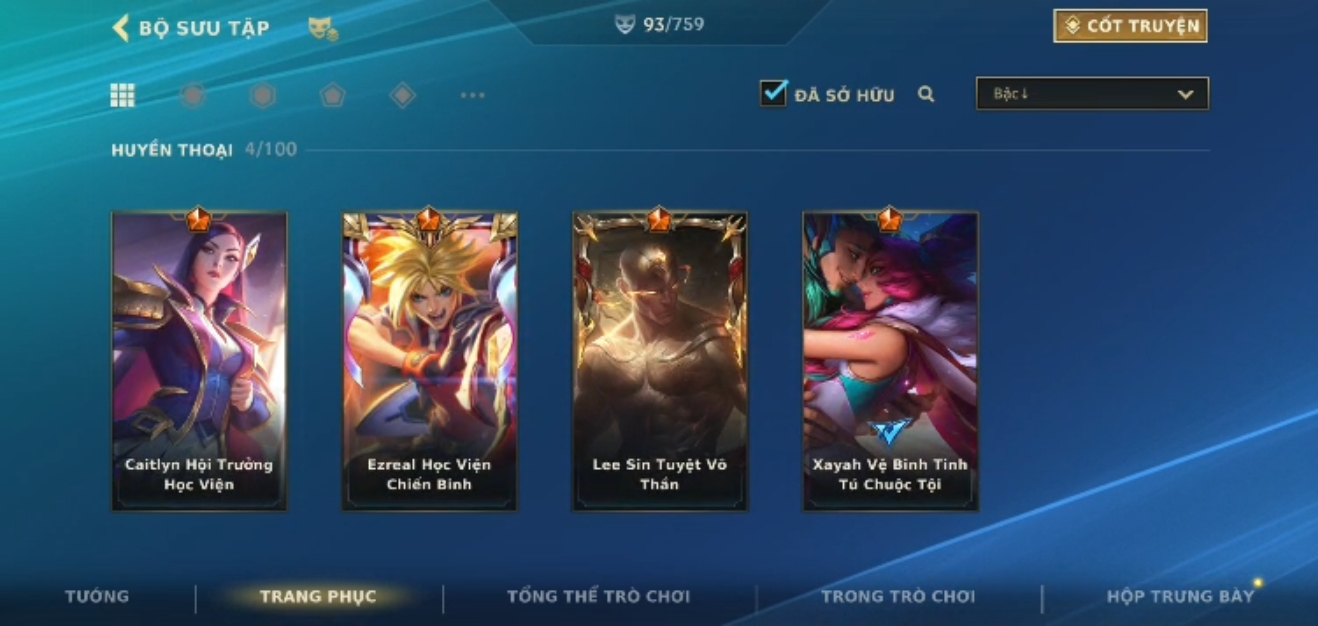The image size is (1318, 626).
Task: Open the Lee Sin Tuyệt Vô Thần skin
Action: [660, 361]
